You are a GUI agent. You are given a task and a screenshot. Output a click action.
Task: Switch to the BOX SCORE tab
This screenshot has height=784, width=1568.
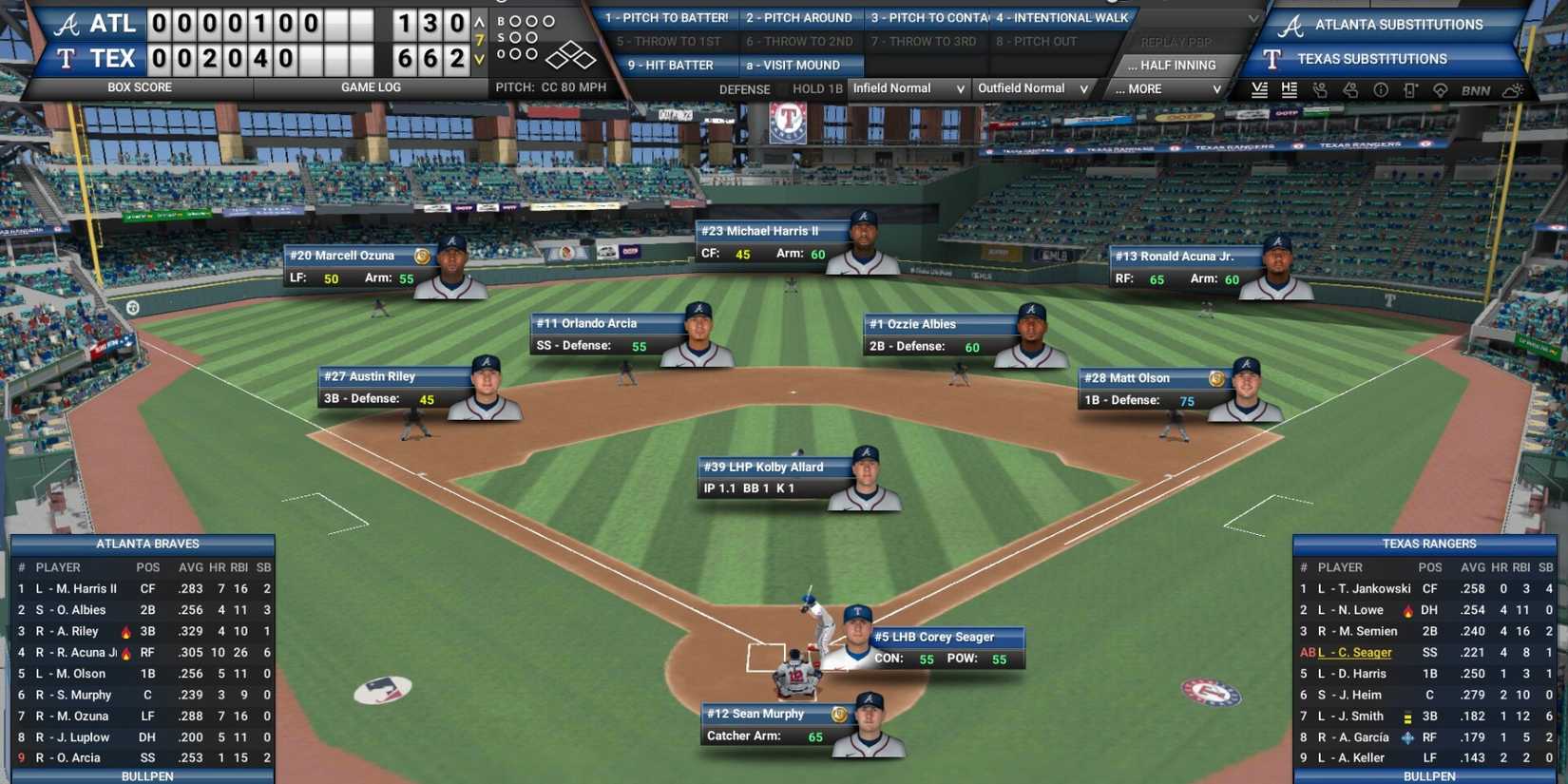click(x=142, y=86)
